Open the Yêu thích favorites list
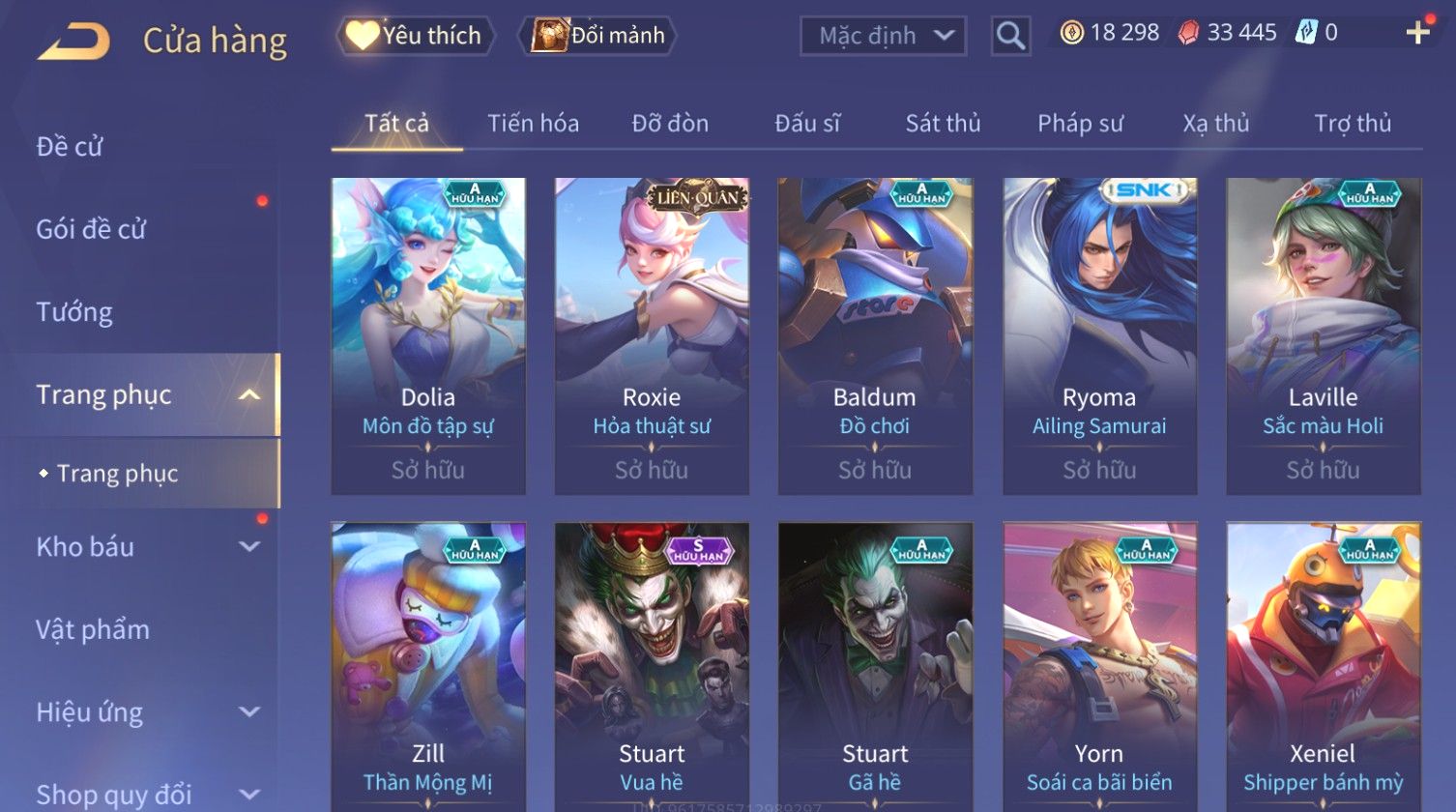 [416, 36]
